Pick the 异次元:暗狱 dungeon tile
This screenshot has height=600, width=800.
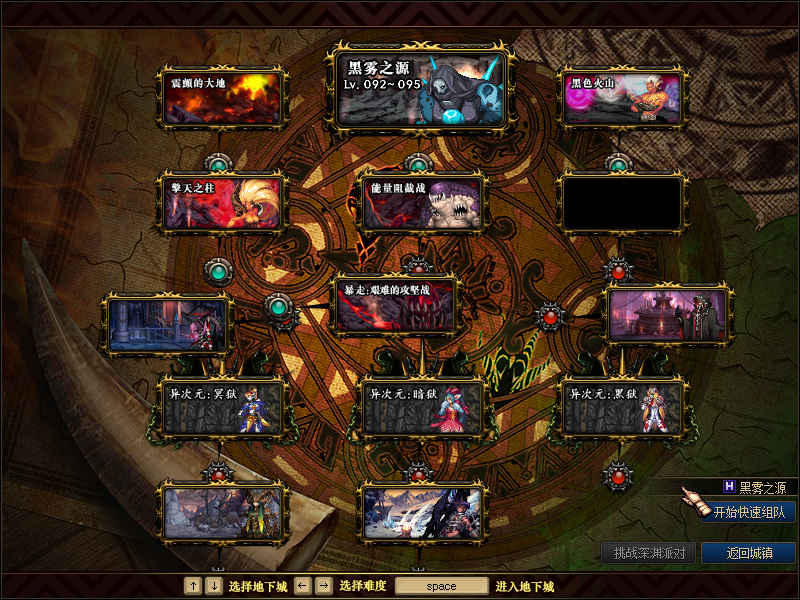click(x=422, y=409)
